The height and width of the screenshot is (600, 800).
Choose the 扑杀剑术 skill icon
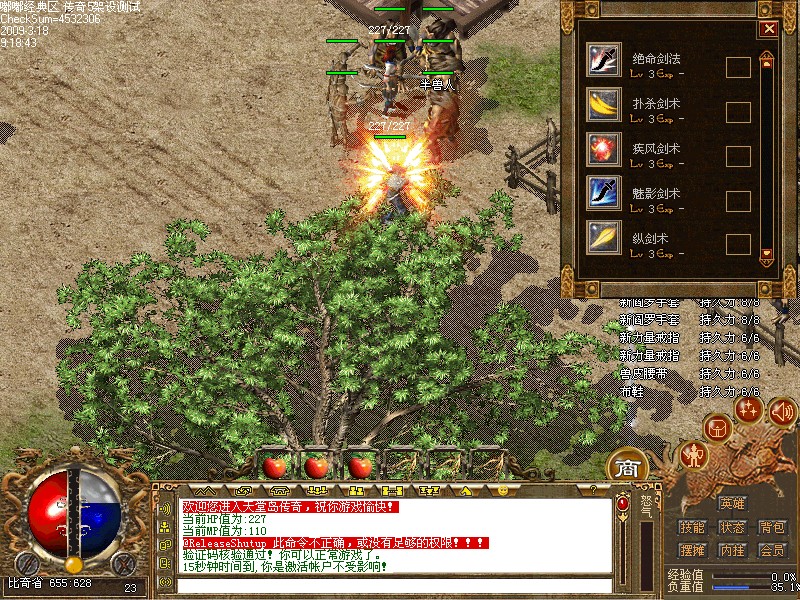point(603,103)
